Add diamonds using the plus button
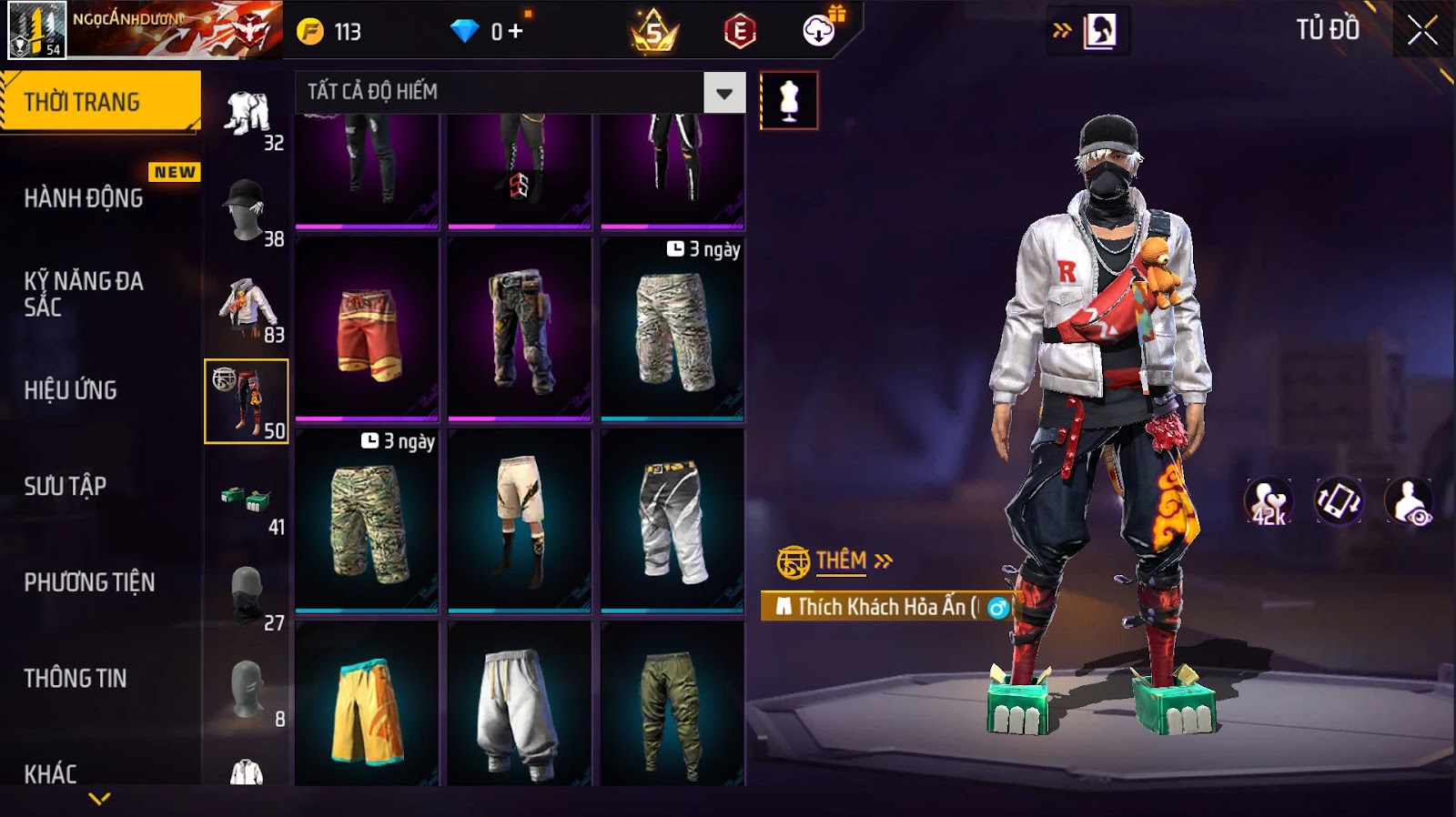This screenshot has height=817, width=1456. tap(516, 32)
